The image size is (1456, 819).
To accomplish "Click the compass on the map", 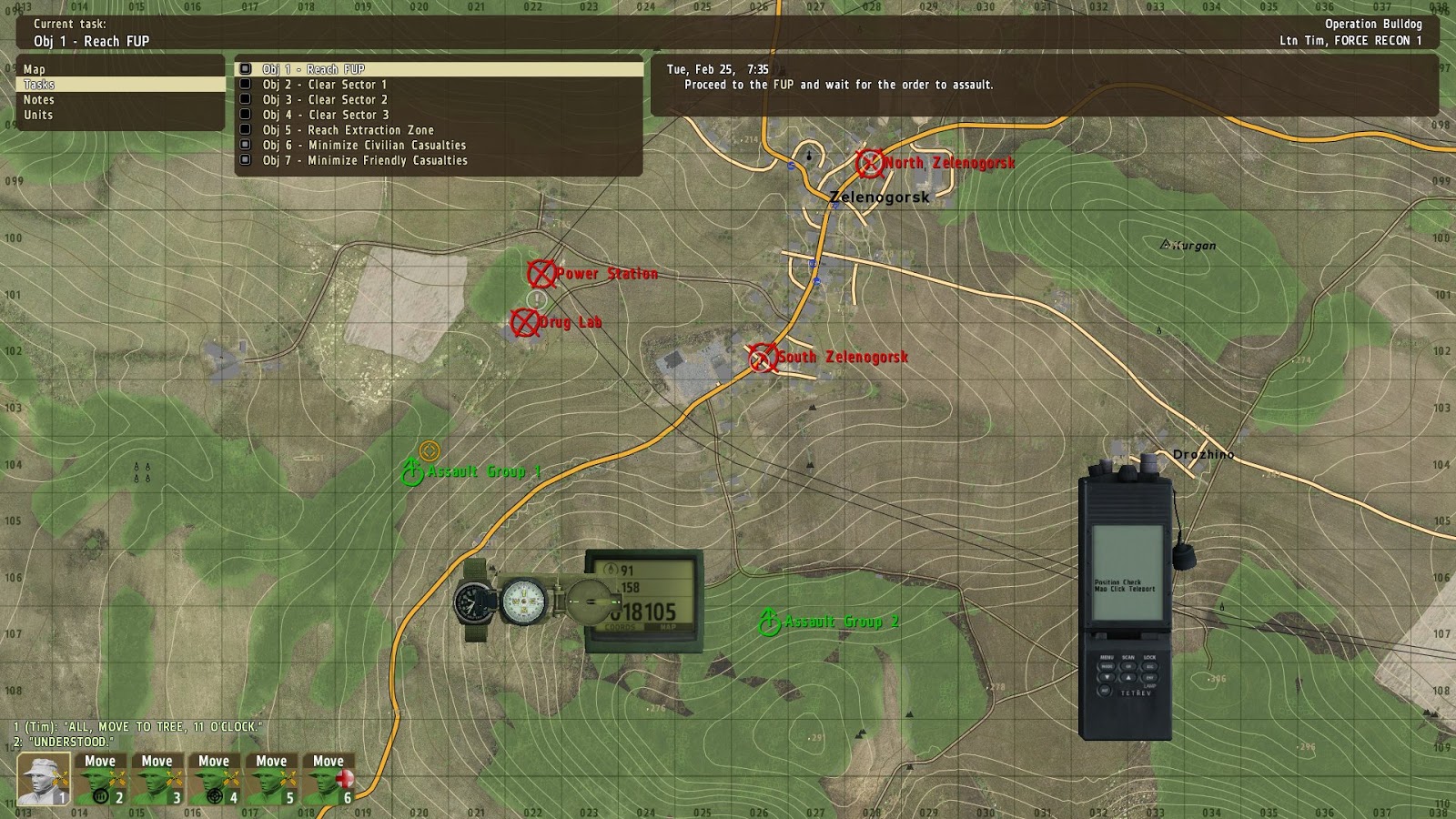I will coord(523,601).
